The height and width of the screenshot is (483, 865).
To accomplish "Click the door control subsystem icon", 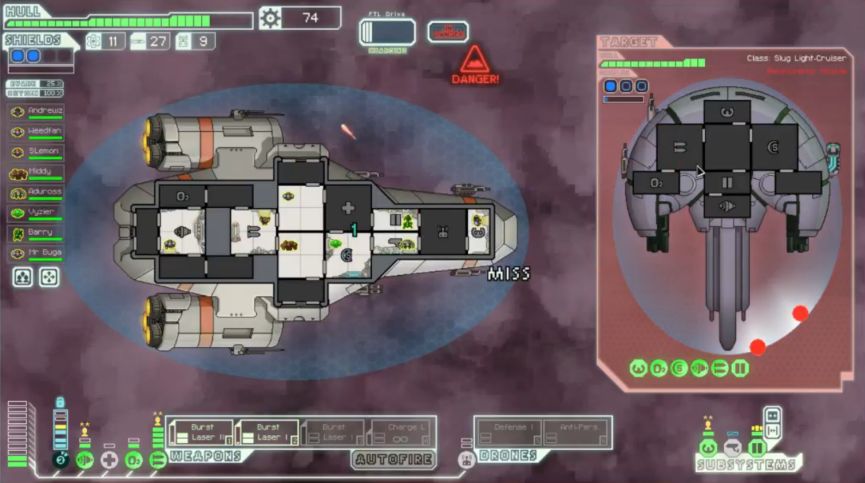I will 757,447.
